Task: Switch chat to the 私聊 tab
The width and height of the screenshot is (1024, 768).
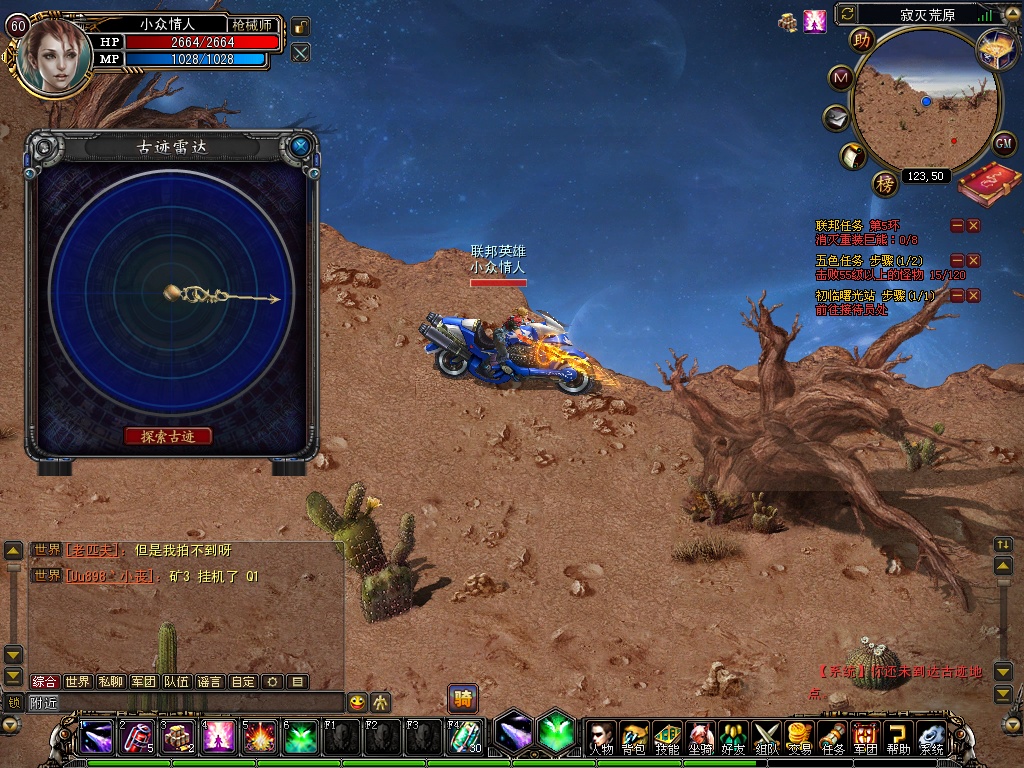Action: click(x=110, y=682)
